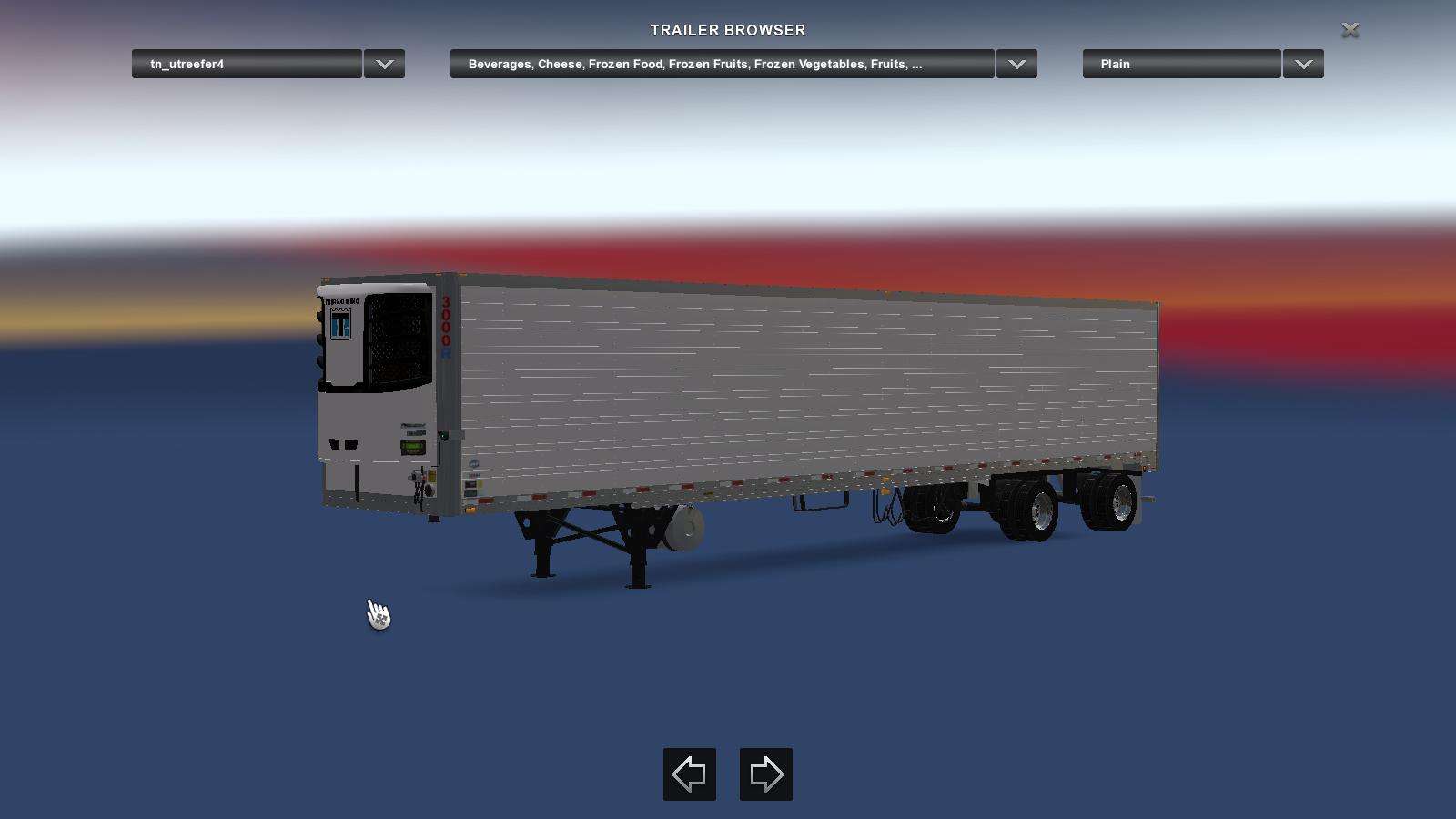Close the Trailer Browser window
1456x819 pixels.
click(x=1350, y=30)
